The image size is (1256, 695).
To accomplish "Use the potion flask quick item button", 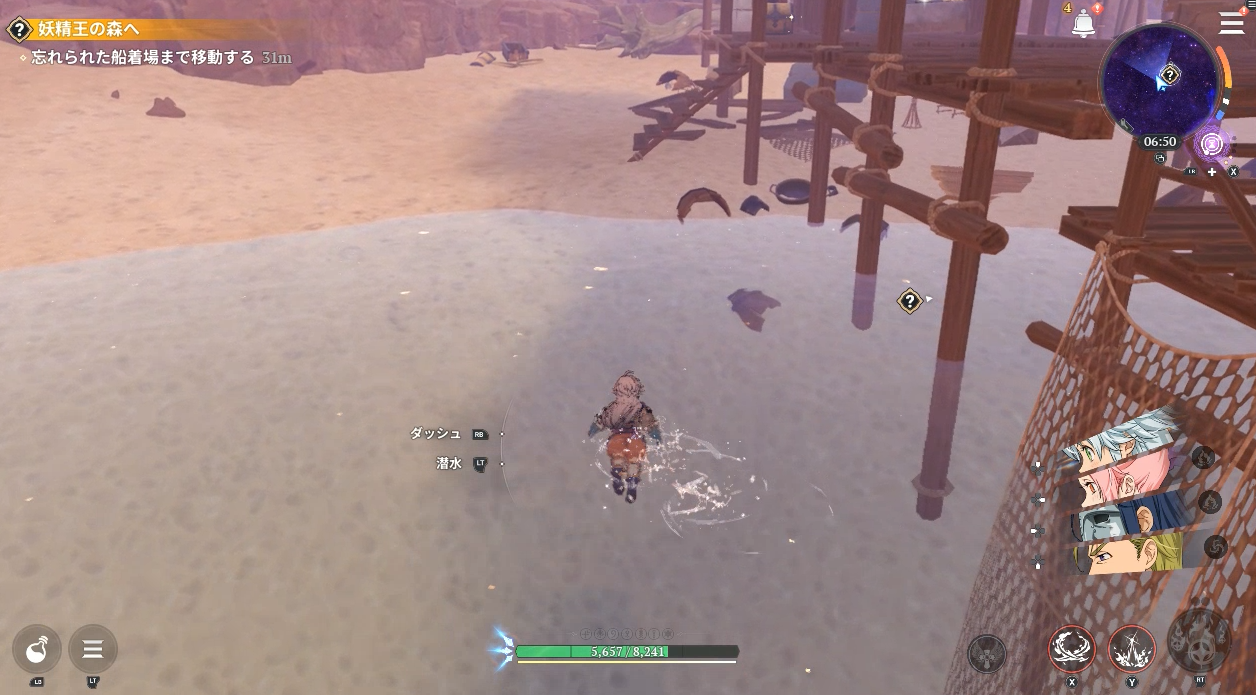I will point(37,650).
